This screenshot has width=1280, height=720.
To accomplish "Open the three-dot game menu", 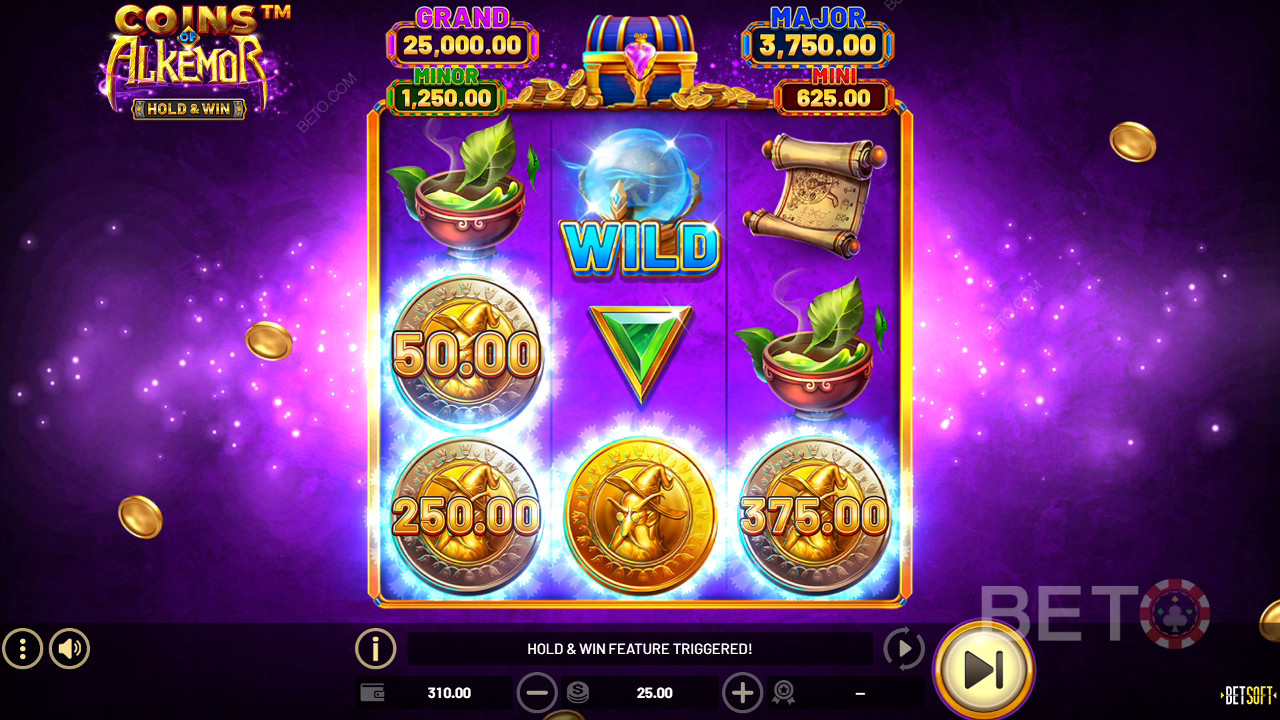I will click(x=22, y=649).
